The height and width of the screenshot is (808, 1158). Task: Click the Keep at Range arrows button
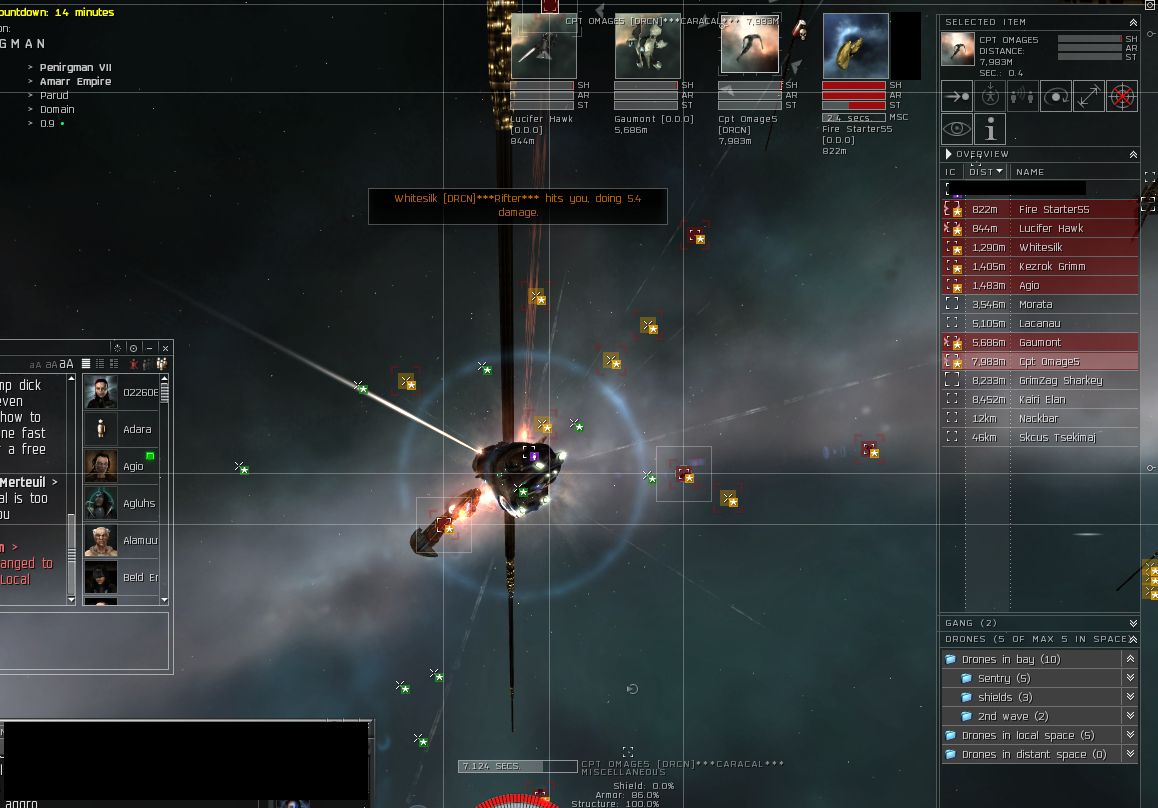(x=1089, y=96)
